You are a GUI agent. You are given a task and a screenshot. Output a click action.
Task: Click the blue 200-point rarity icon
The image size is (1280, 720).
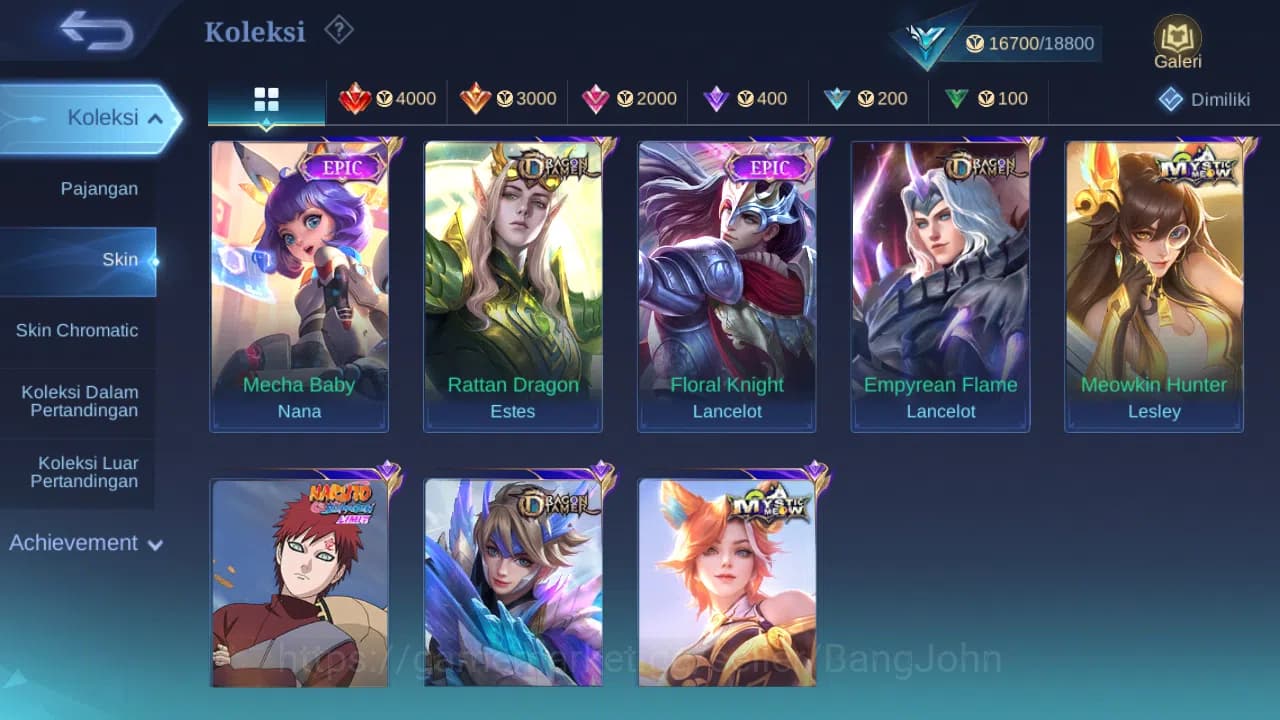[x=838, y=99]
